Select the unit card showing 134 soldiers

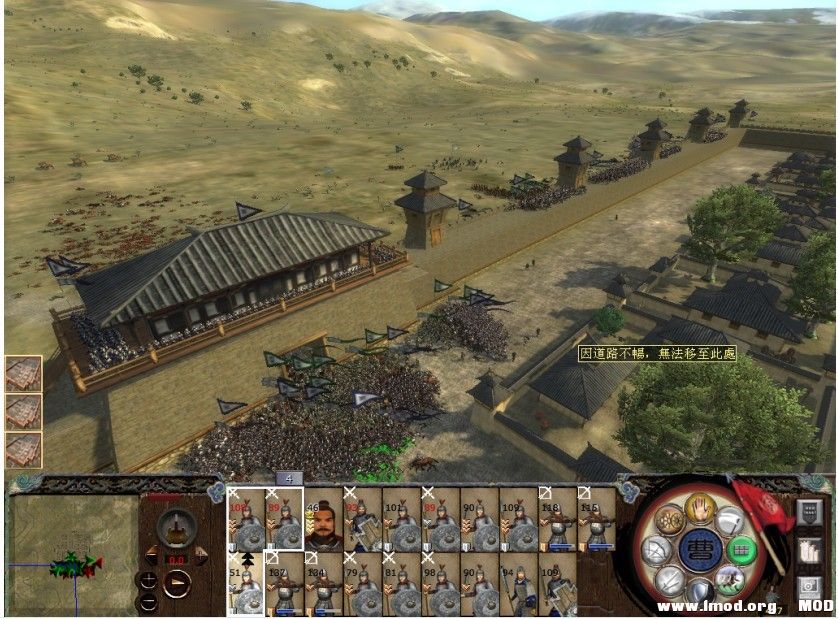(323, 584)
